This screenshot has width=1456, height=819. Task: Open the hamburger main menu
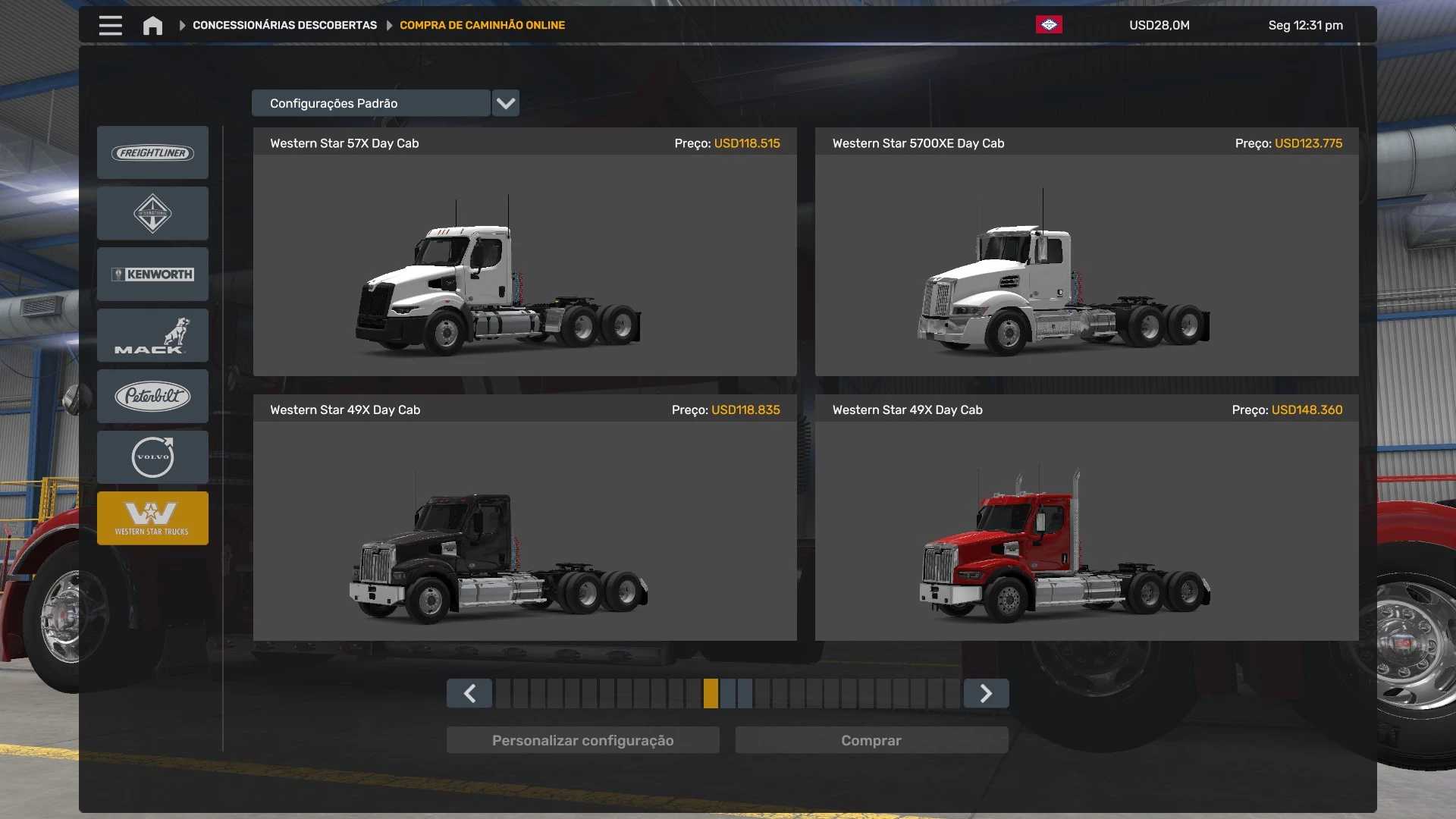[x=110, y=26]
